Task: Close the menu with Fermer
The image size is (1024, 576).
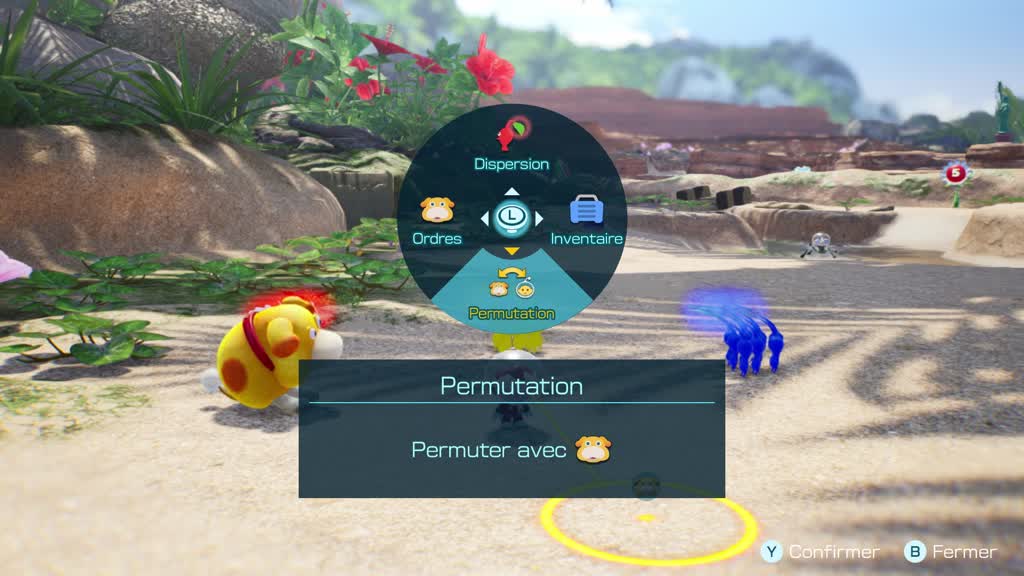Action: [951, 552]
